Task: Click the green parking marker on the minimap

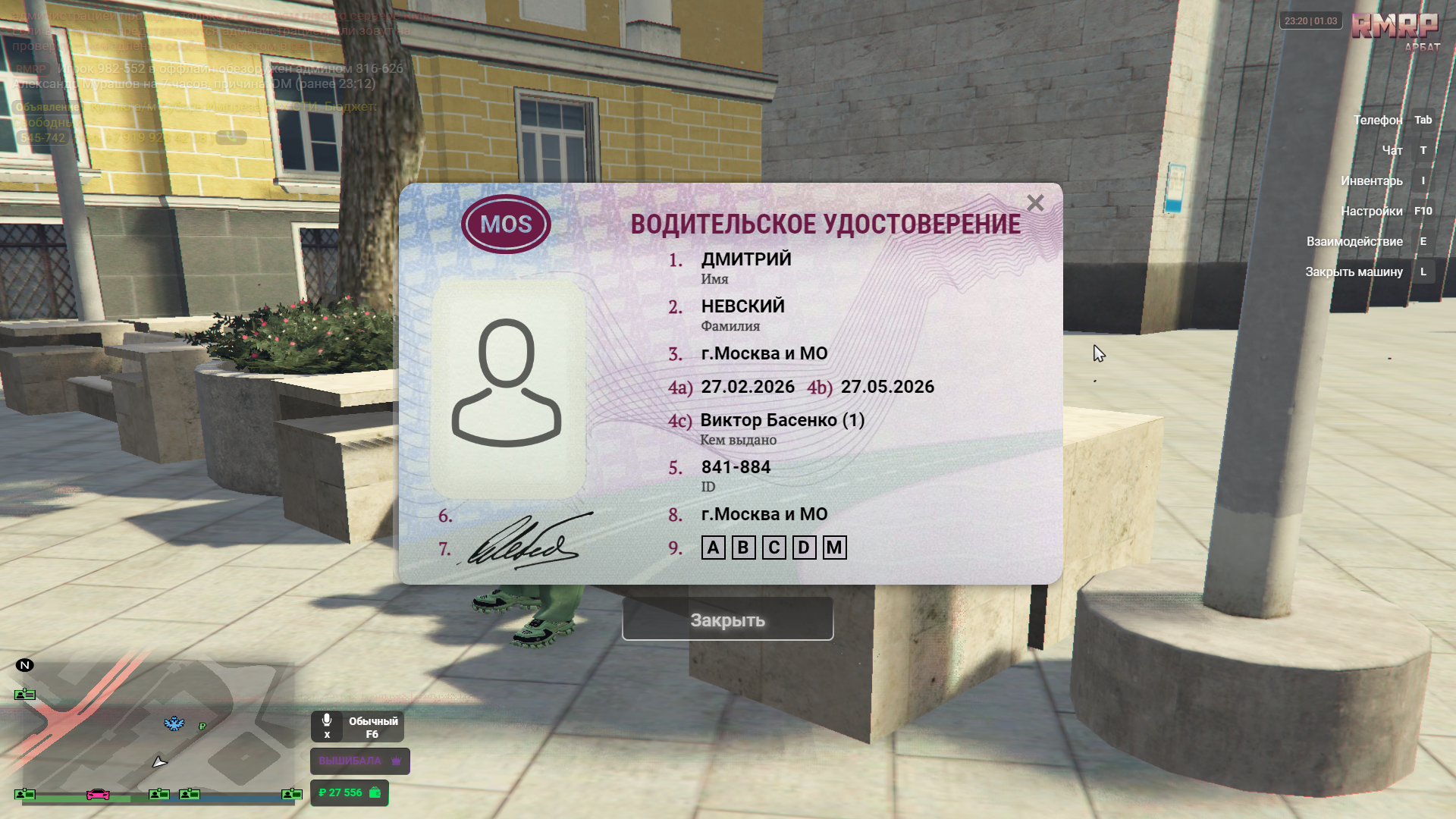Action: point(202,726)
